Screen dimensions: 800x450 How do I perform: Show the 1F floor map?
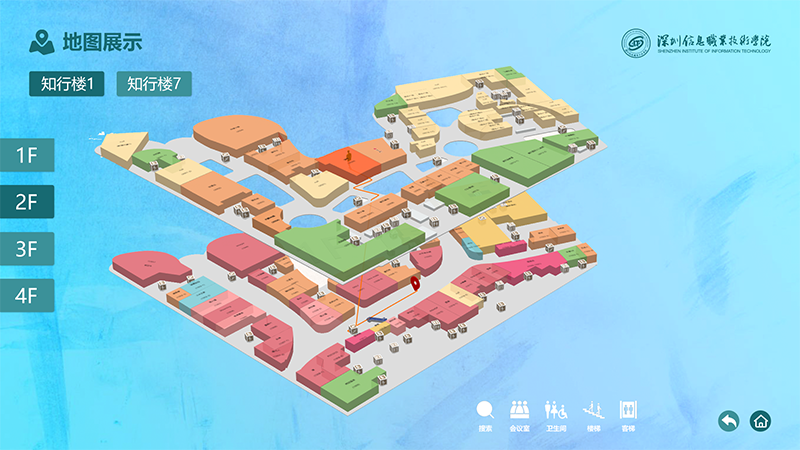26,155
